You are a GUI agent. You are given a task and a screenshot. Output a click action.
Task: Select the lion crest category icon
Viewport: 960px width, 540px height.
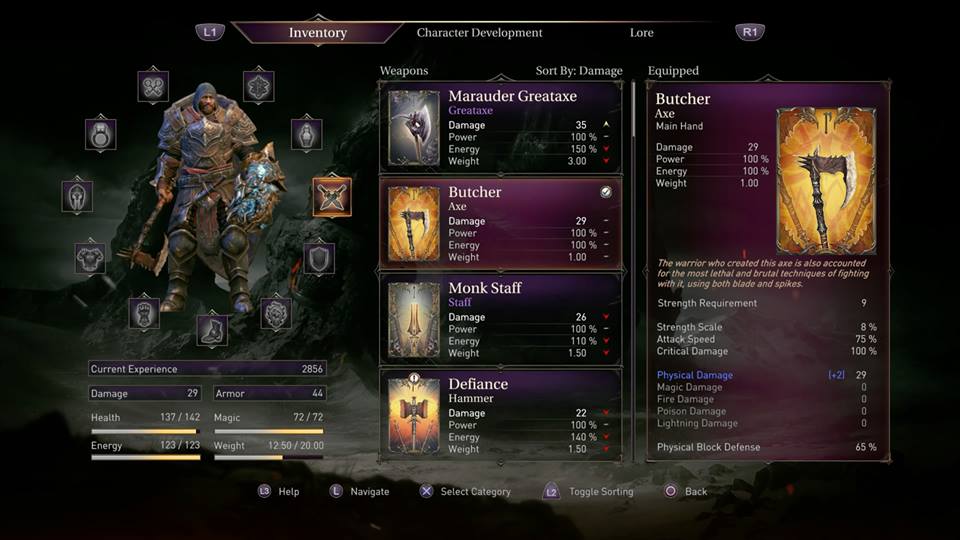pos(276,313)
